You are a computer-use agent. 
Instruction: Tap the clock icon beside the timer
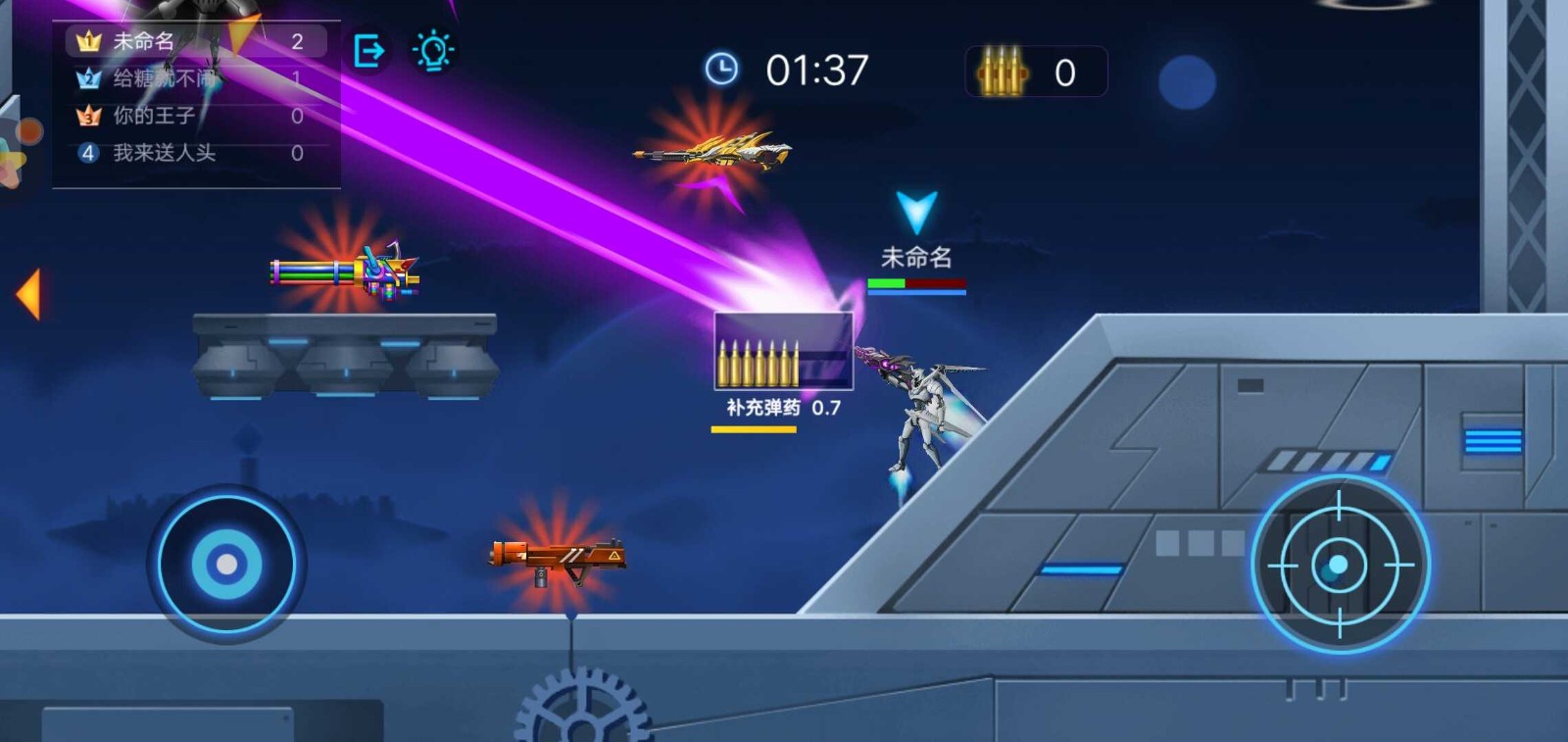(722, 70)
